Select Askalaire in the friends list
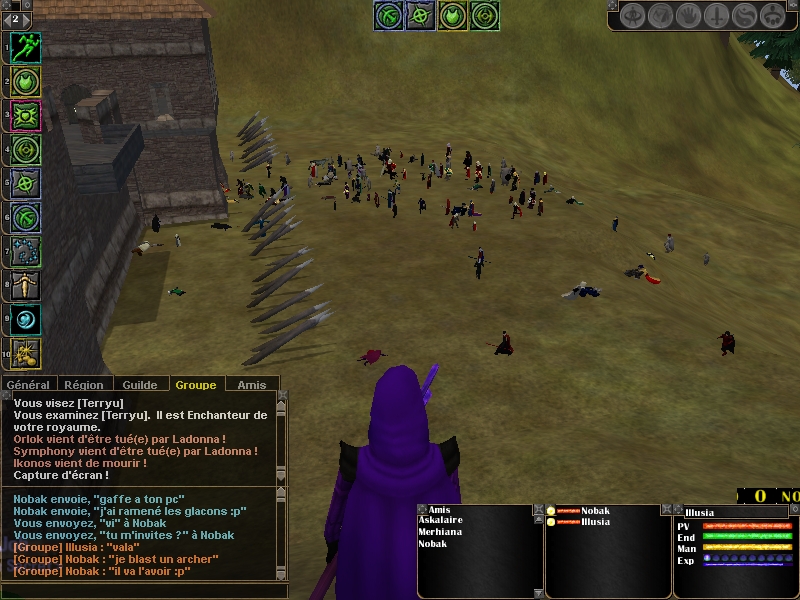 (439, 521)
